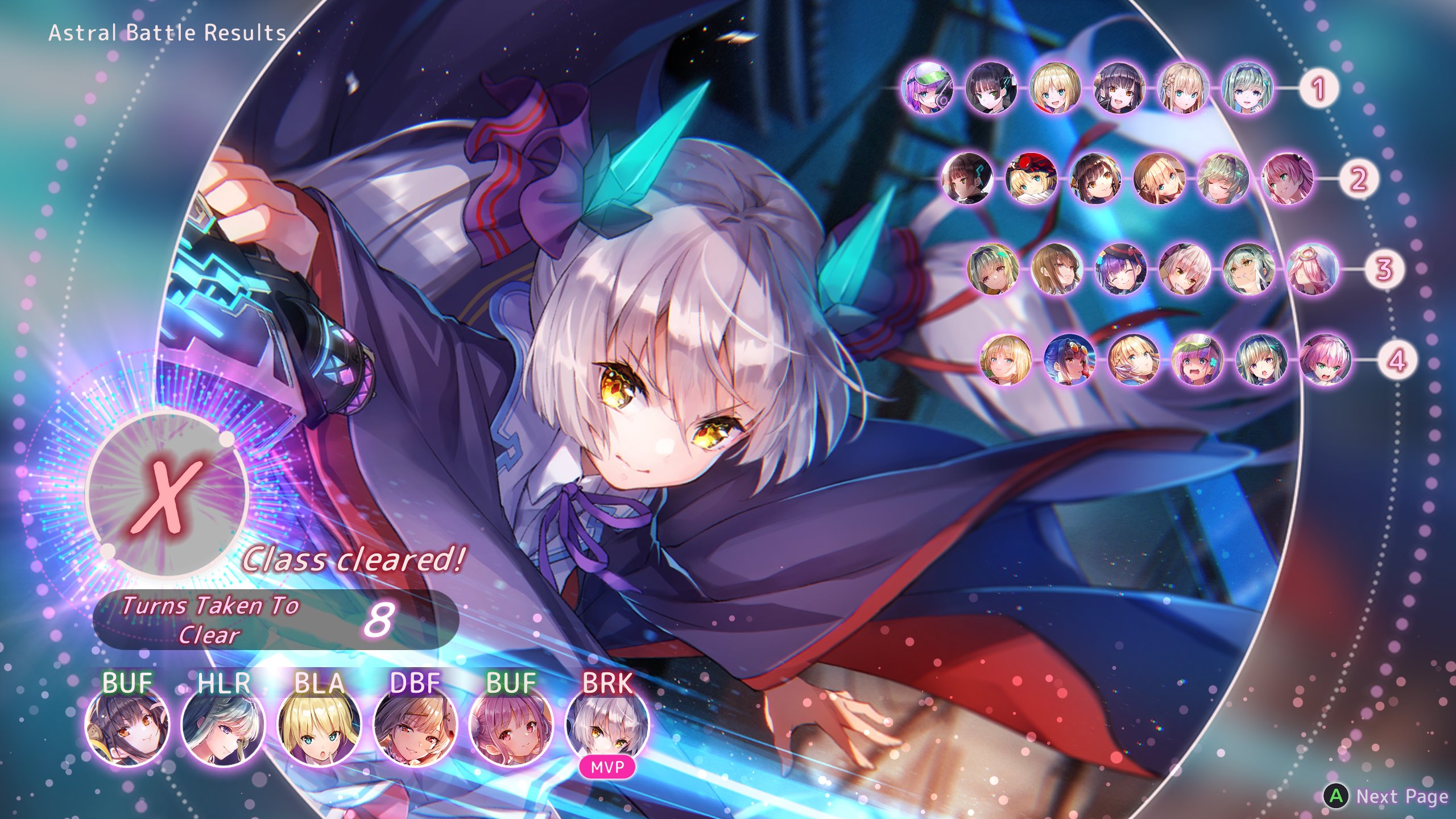This screenshot has height=819, width=1456.
Task: Choose the teal-haired HLR healer portrait
Action: click(x=223, y=724)
